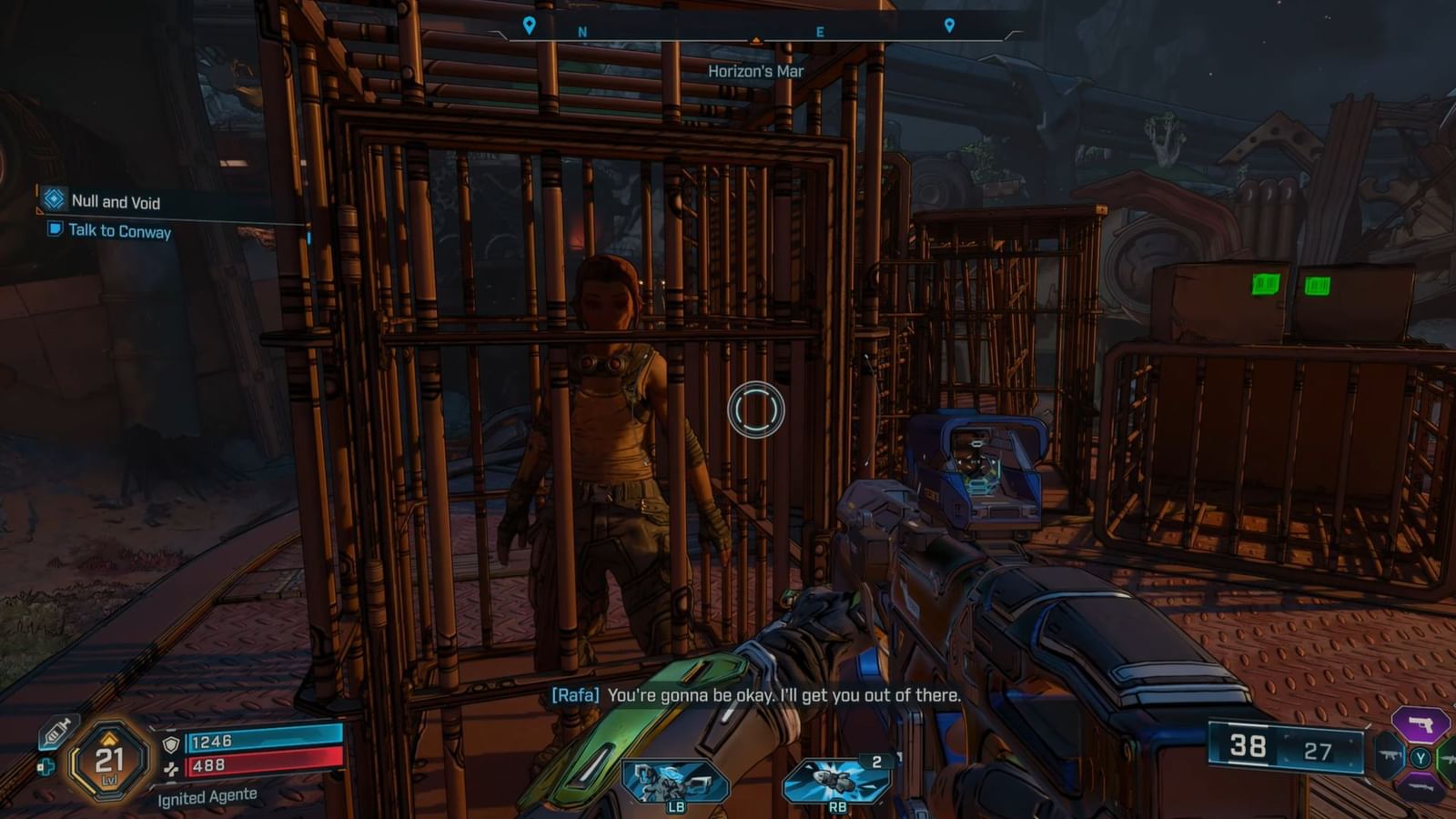This screenshot has width=1456, height=819.
Task: Click the healing syringe icon near the level badge
Action: pos(57,733)
